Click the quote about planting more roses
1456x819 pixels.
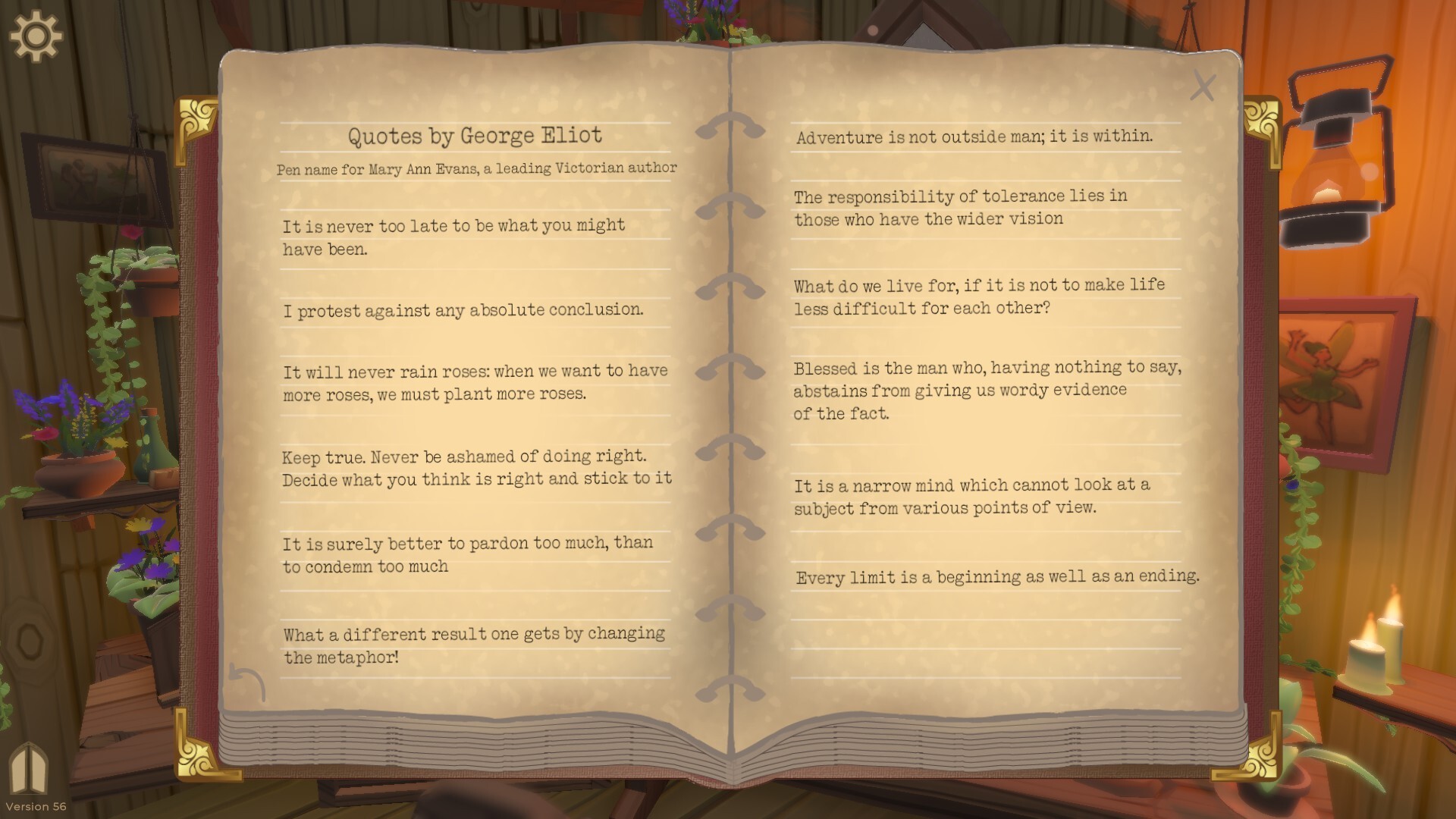pyautogui.click(x=475, y=381)
